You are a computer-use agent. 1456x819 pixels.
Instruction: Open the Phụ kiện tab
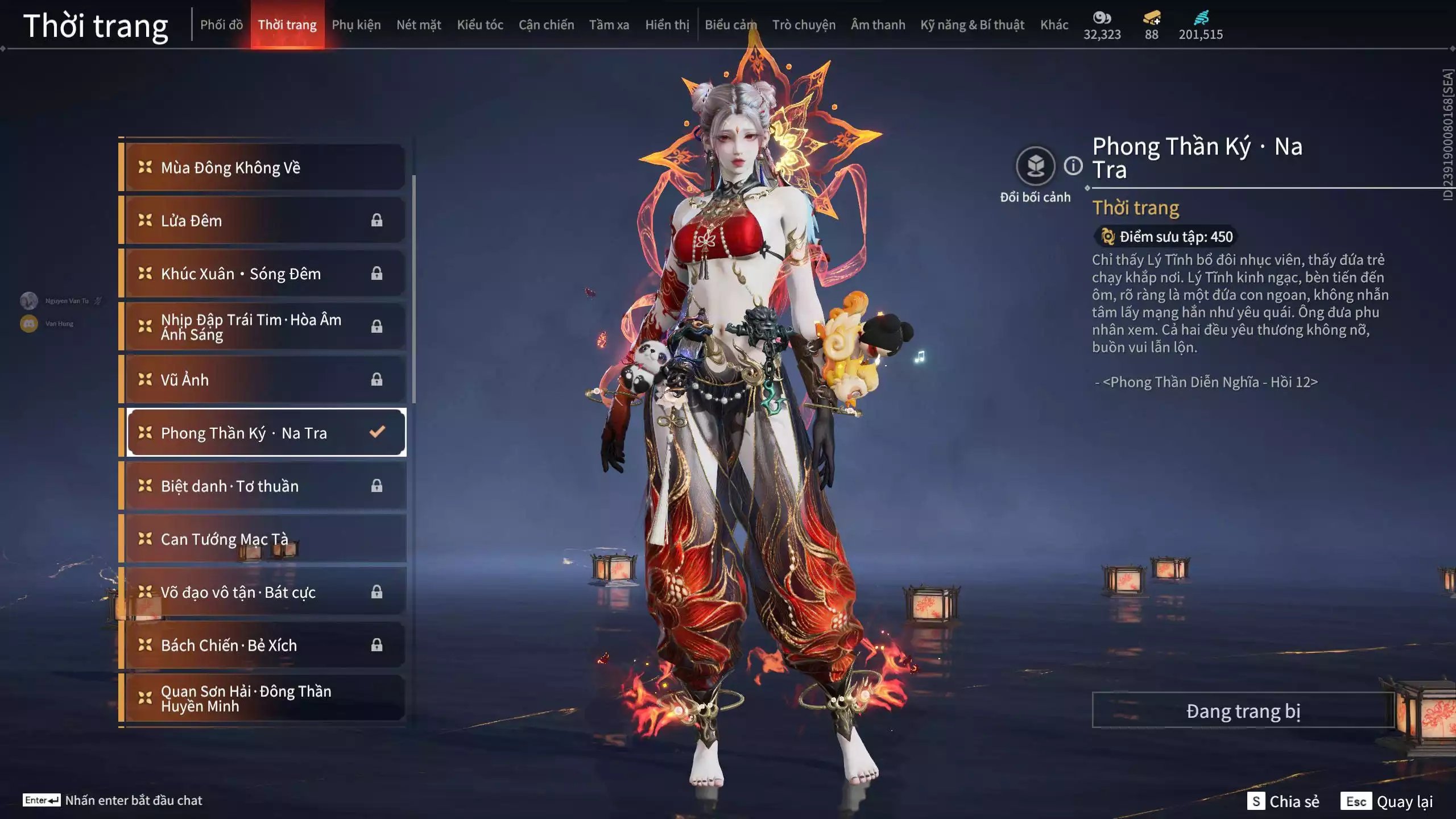(x=356, y=25)
